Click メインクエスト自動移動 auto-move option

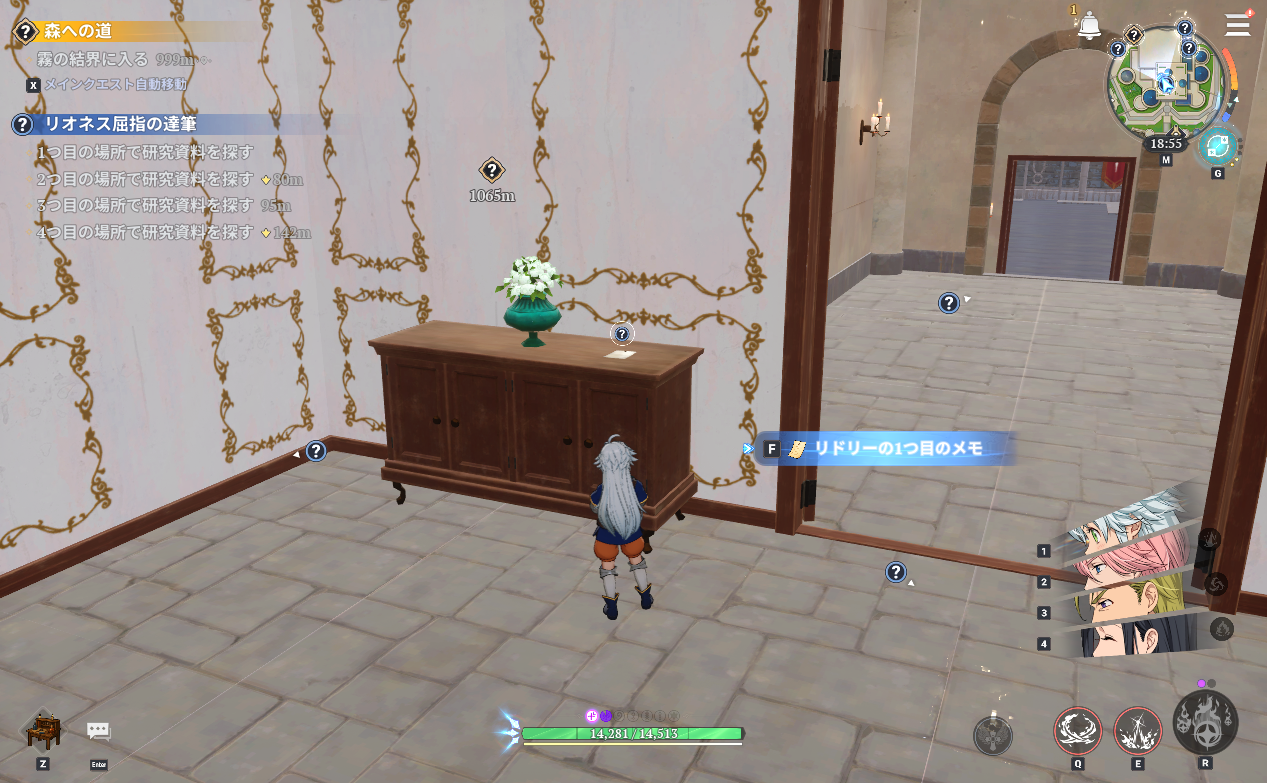[115, 85]
